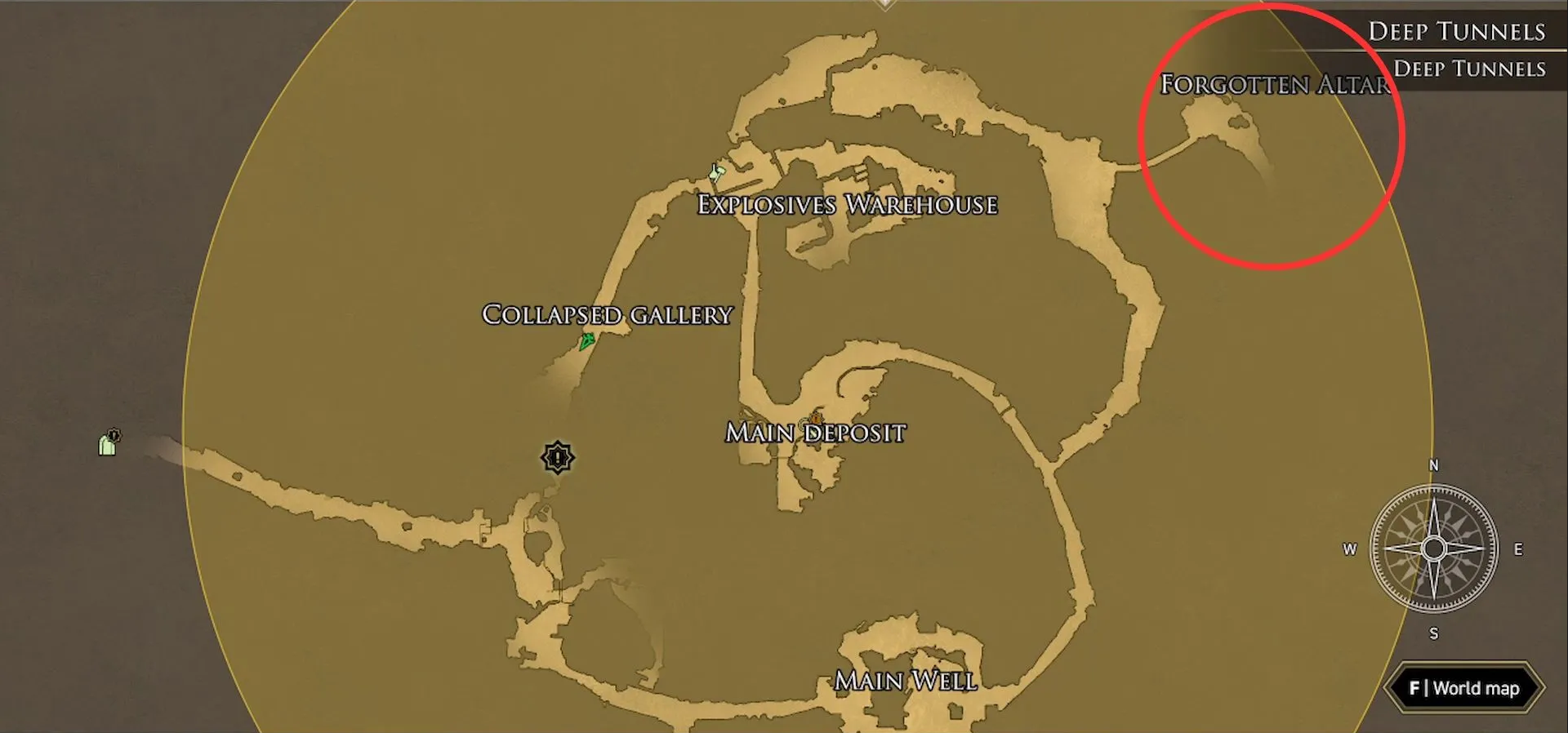Viewport: 1568px width, 733px height.
Task: Choose the Explosives Warehouse location label
Action: coord(847,205)
